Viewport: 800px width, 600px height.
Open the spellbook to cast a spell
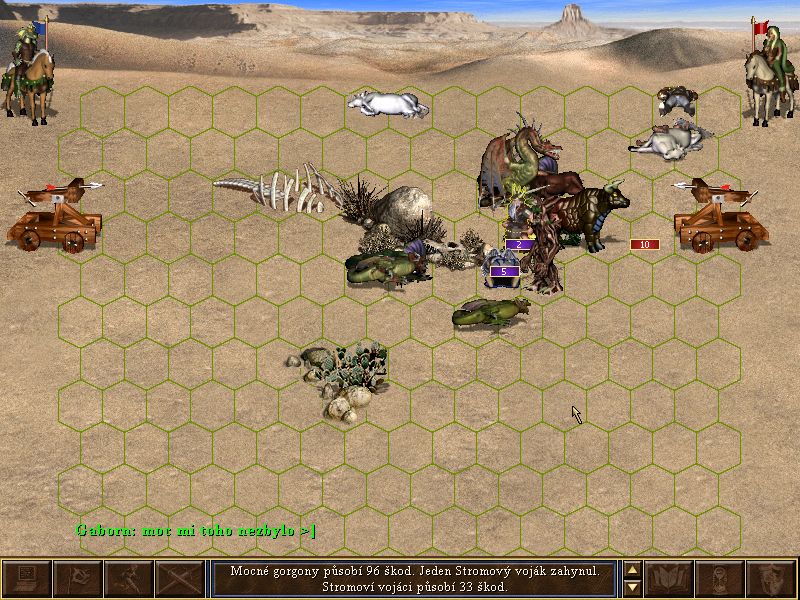[670, 579]
